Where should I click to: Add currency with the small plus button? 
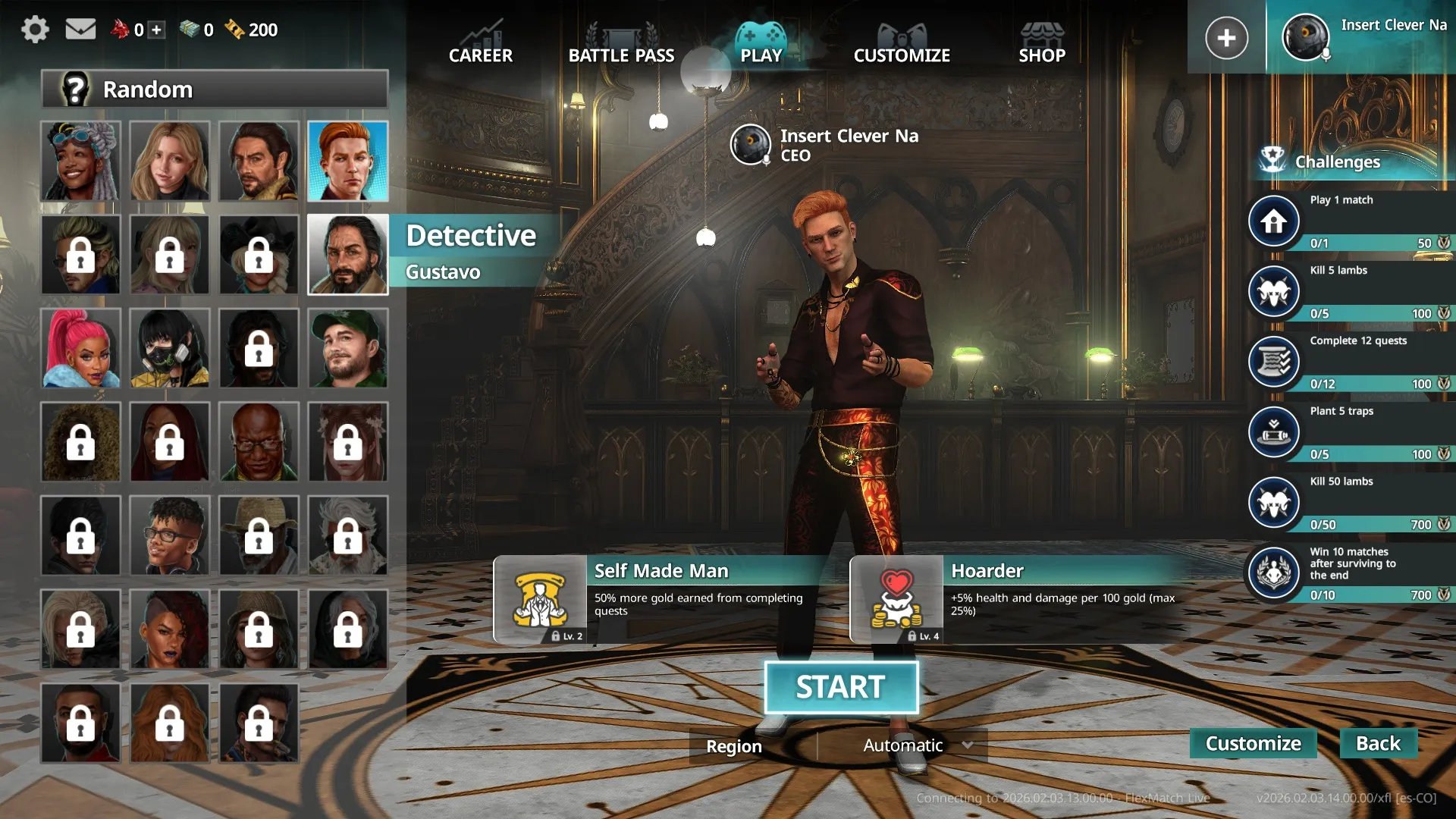156,30
